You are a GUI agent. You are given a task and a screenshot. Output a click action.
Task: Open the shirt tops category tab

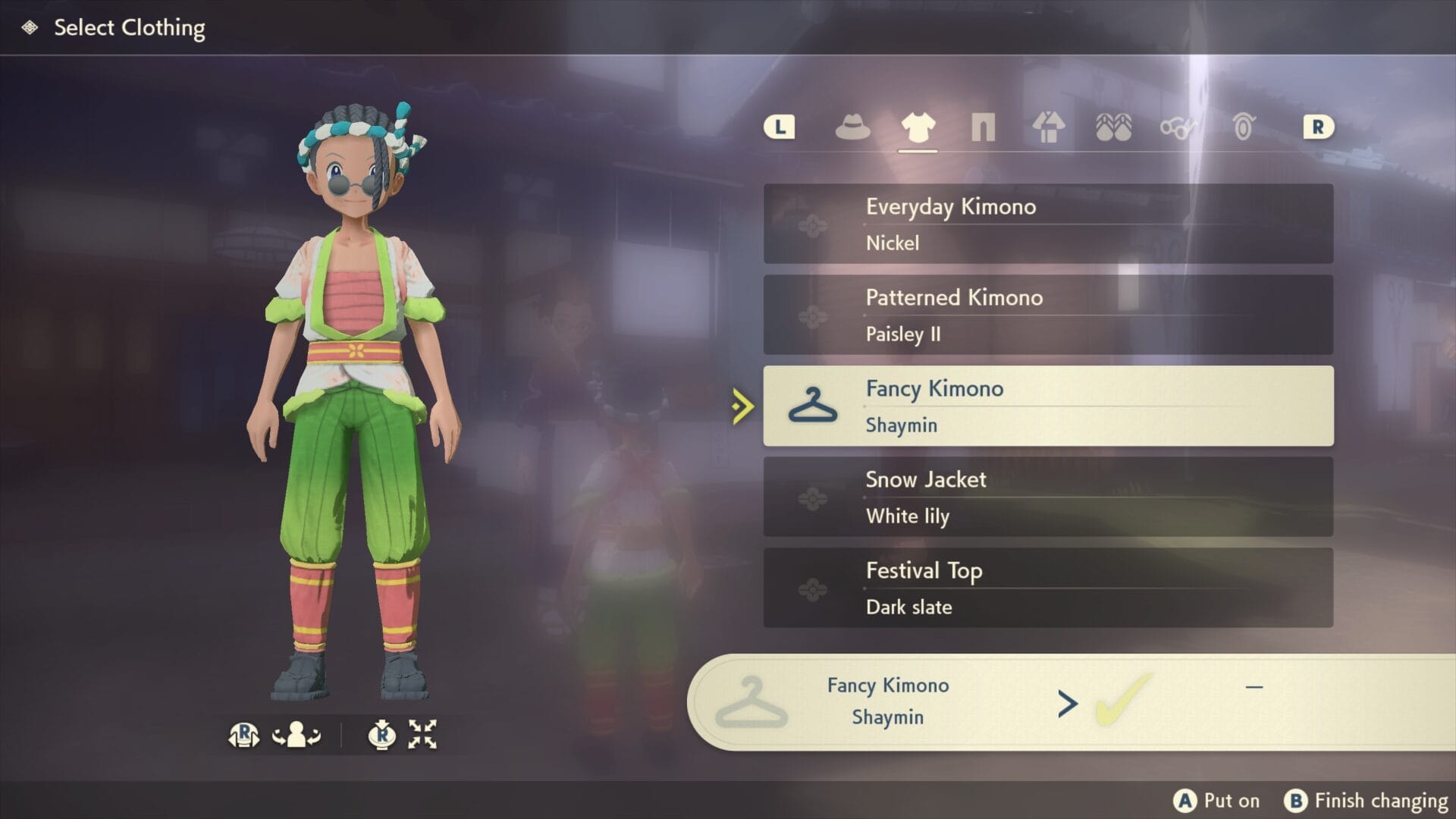click(x=918, y=127)
